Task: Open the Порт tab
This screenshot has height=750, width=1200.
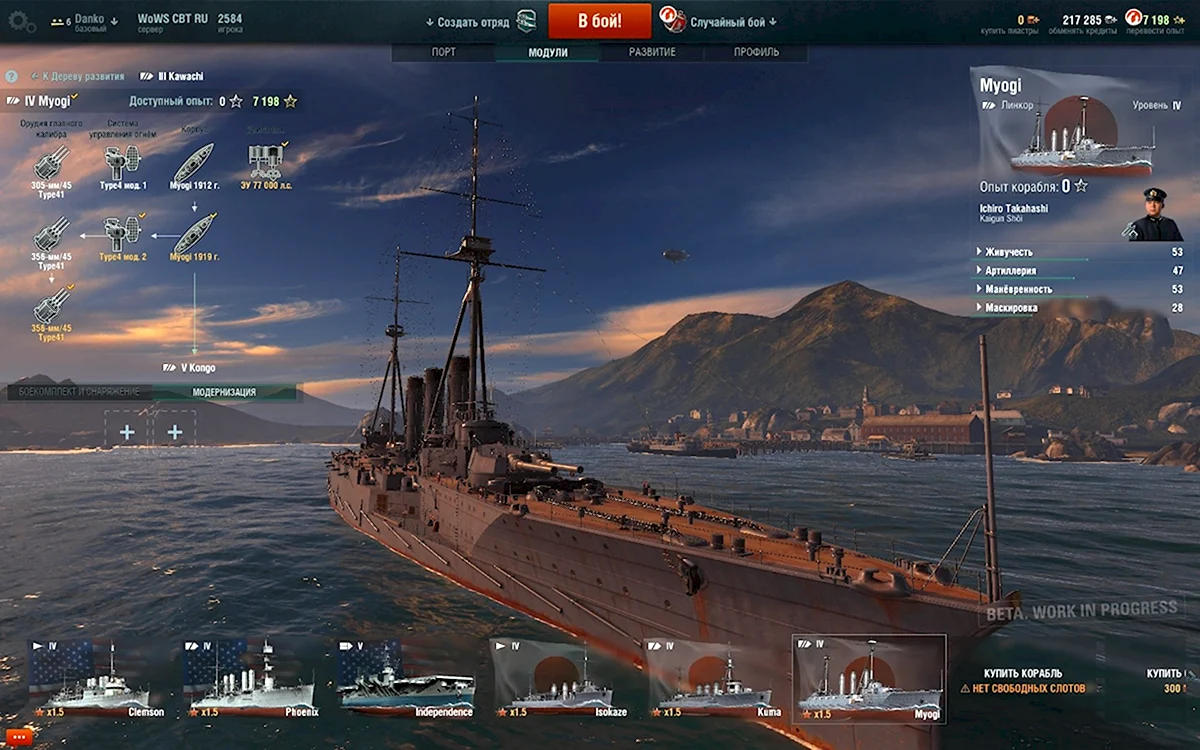Action: pyautogui.click(x=444, y=52)
